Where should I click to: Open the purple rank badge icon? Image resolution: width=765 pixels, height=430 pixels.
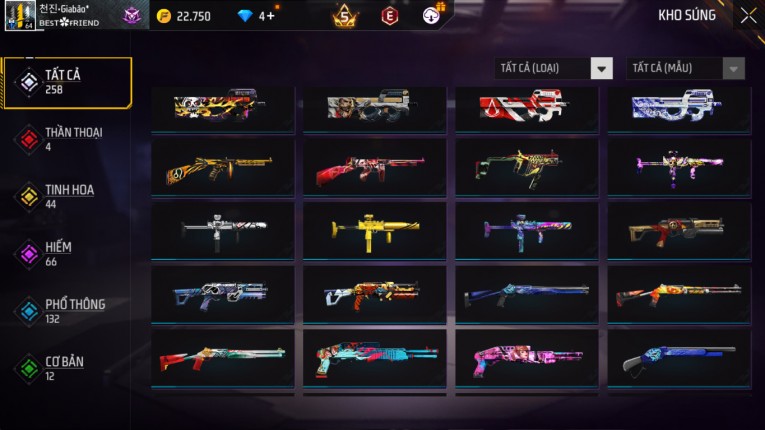(132, 16)
